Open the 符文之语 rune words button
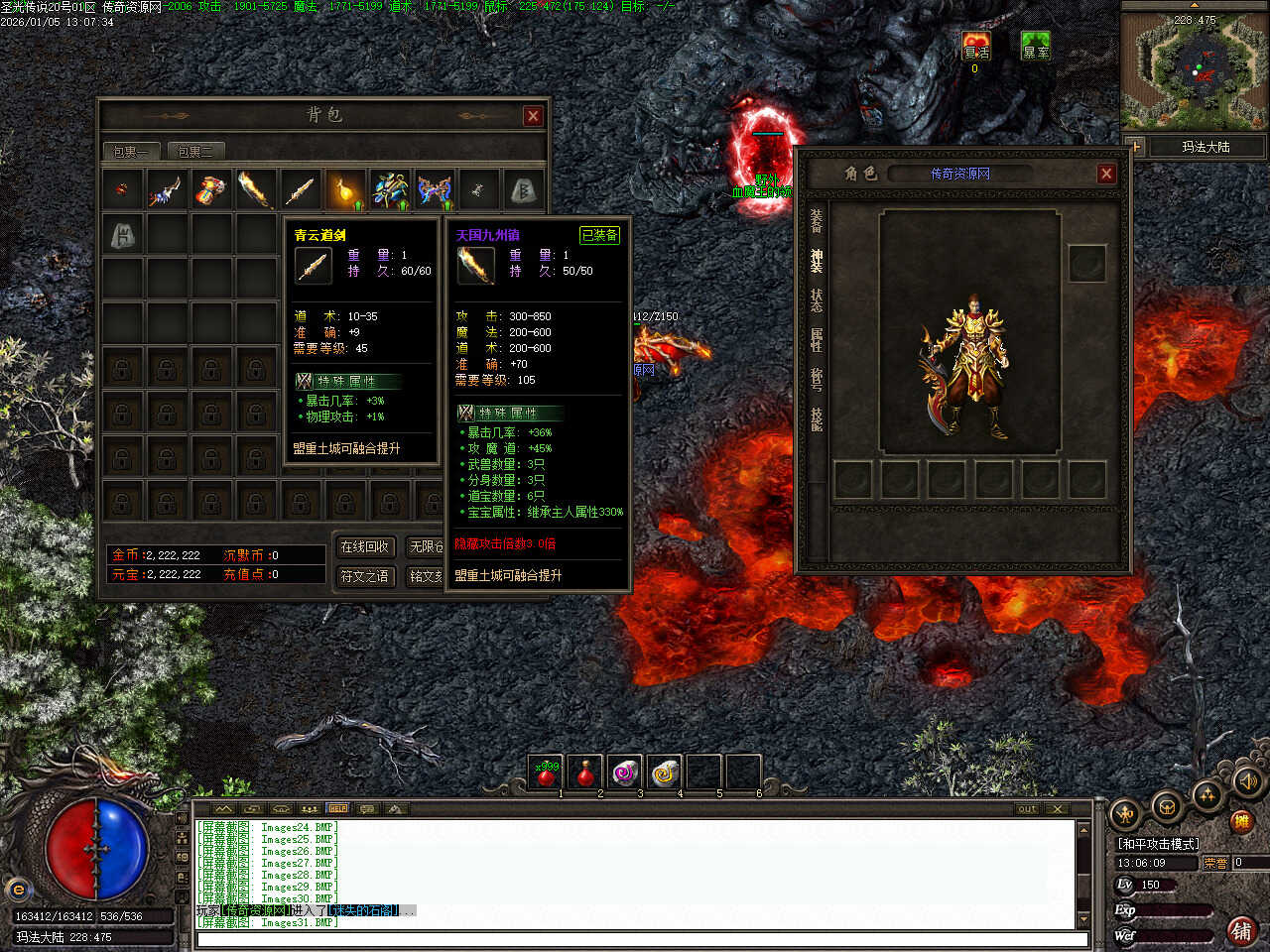Viewport: 1270px width, 952px height. [x=364, y=576]
